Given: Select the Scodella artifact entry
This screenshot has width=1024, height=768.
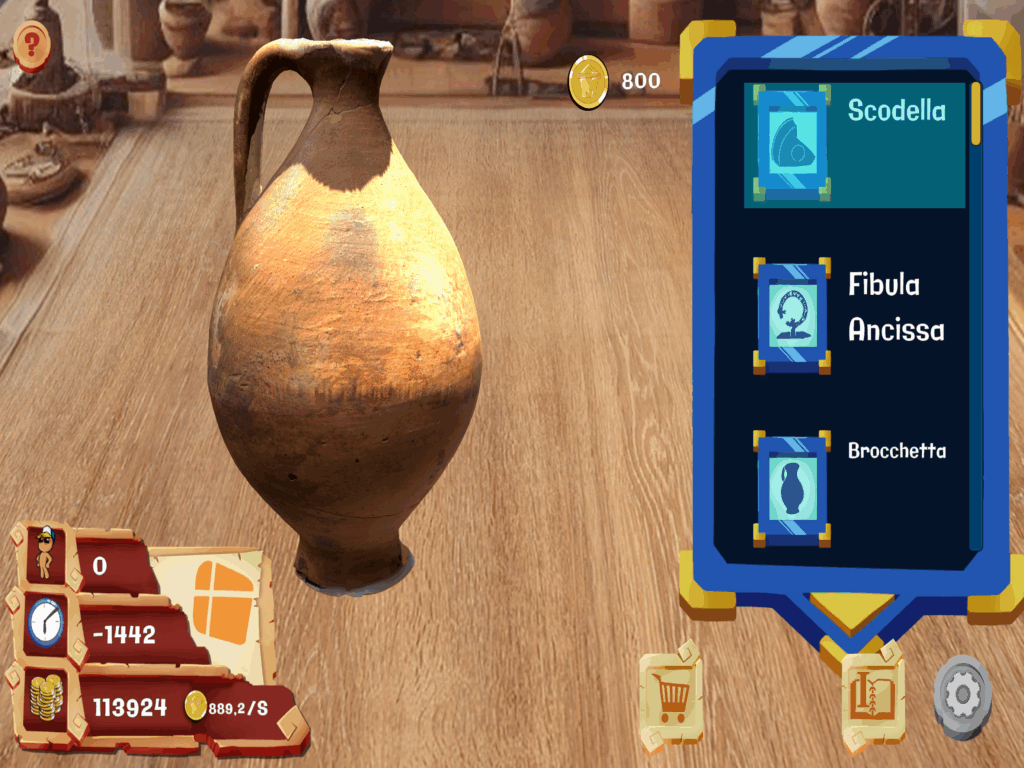Looking at the screenshot, I should click(854, 145).
